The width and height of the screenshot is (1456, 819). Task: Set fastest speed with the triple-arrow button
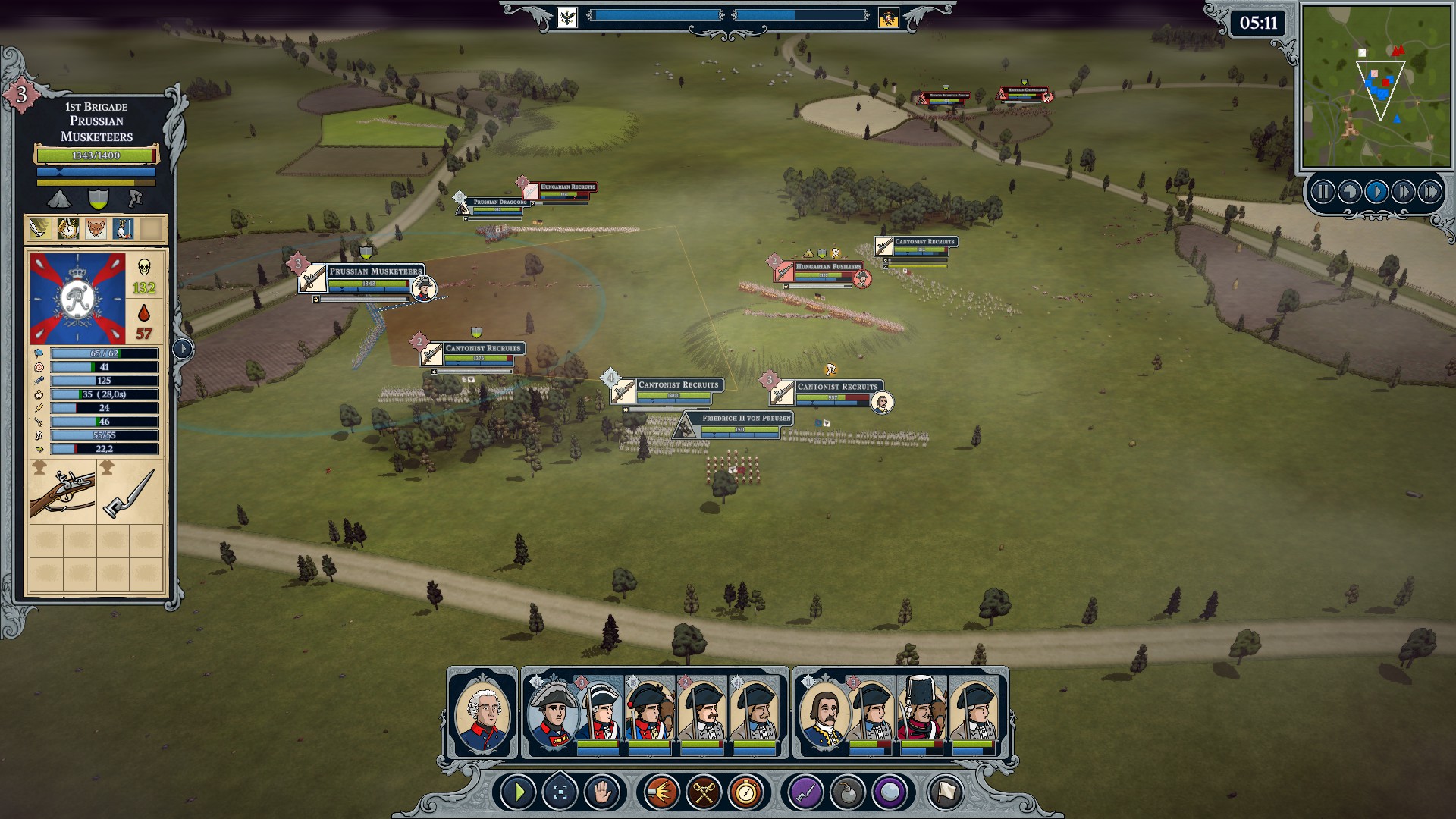[x=1430, y=192]
